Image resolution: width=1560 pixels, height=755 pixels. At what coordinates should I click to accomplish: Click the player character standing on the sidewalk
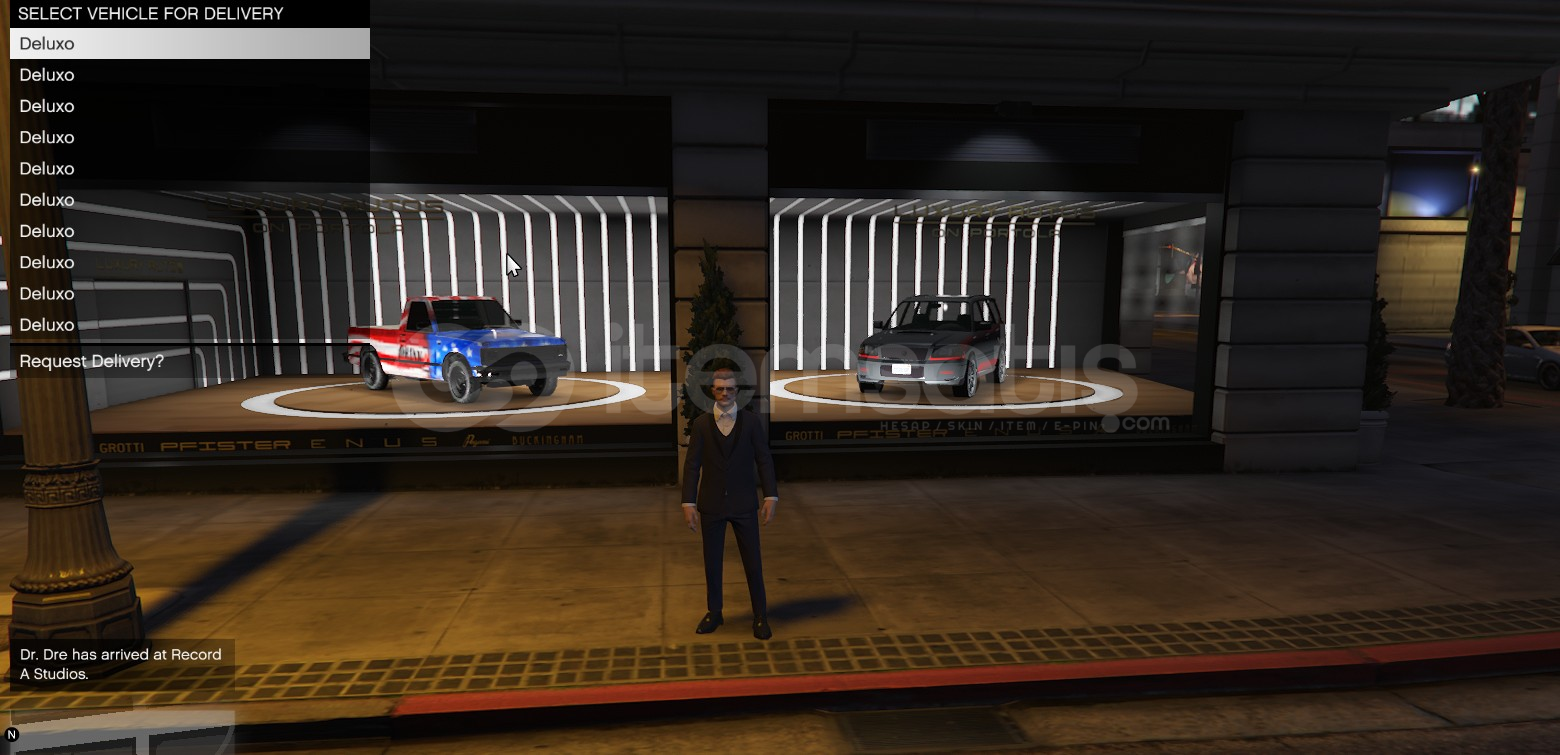point(728,500)
